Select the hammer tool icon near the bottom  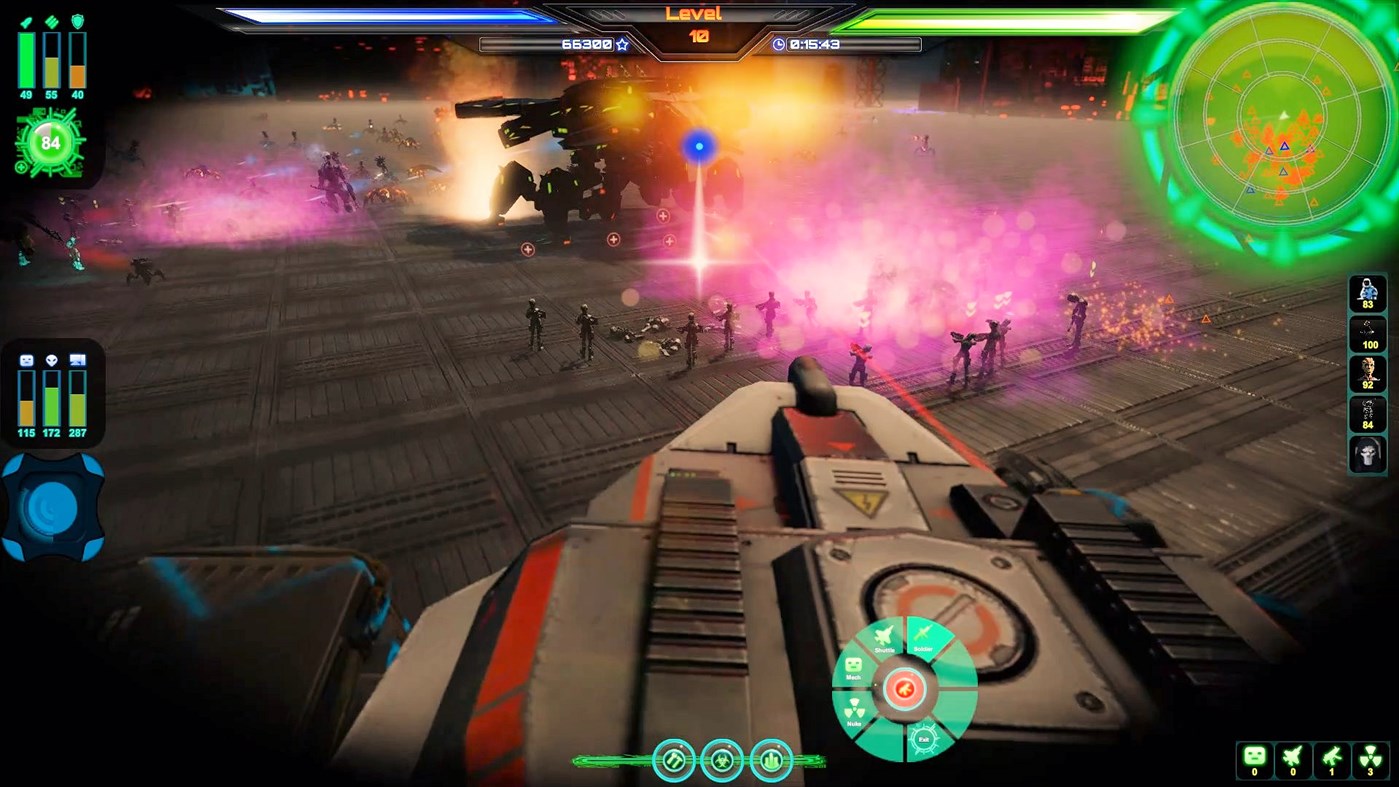[x=674, y=762]
